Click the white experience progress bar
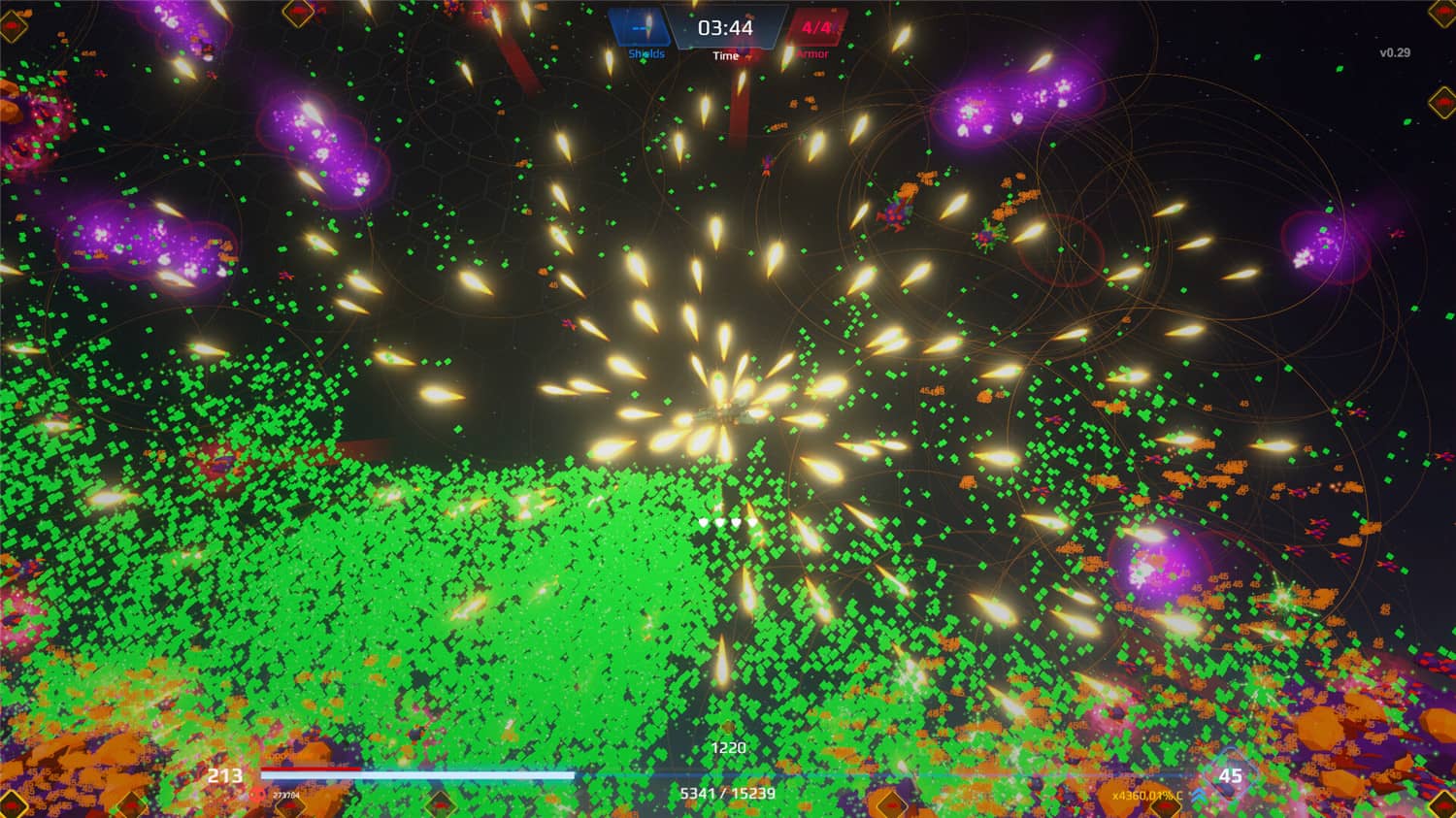Image resolution: width=1456 pixels, height=818 pixels. coord(417,775)
